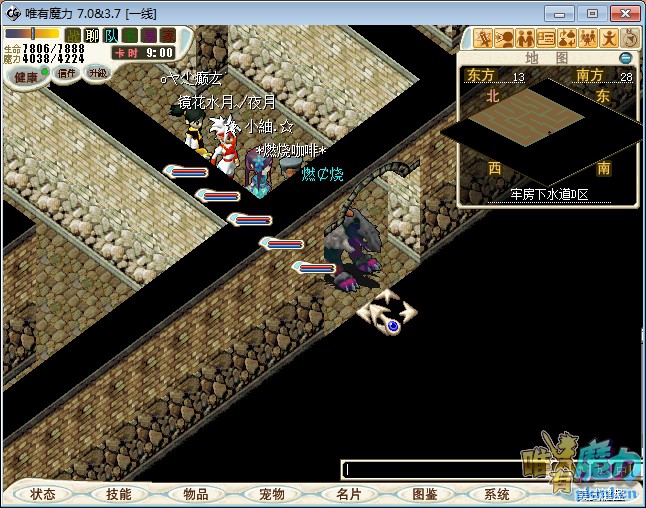
Task: Open the 图鉴 encyclopedia menu
Action: point(425,494)
